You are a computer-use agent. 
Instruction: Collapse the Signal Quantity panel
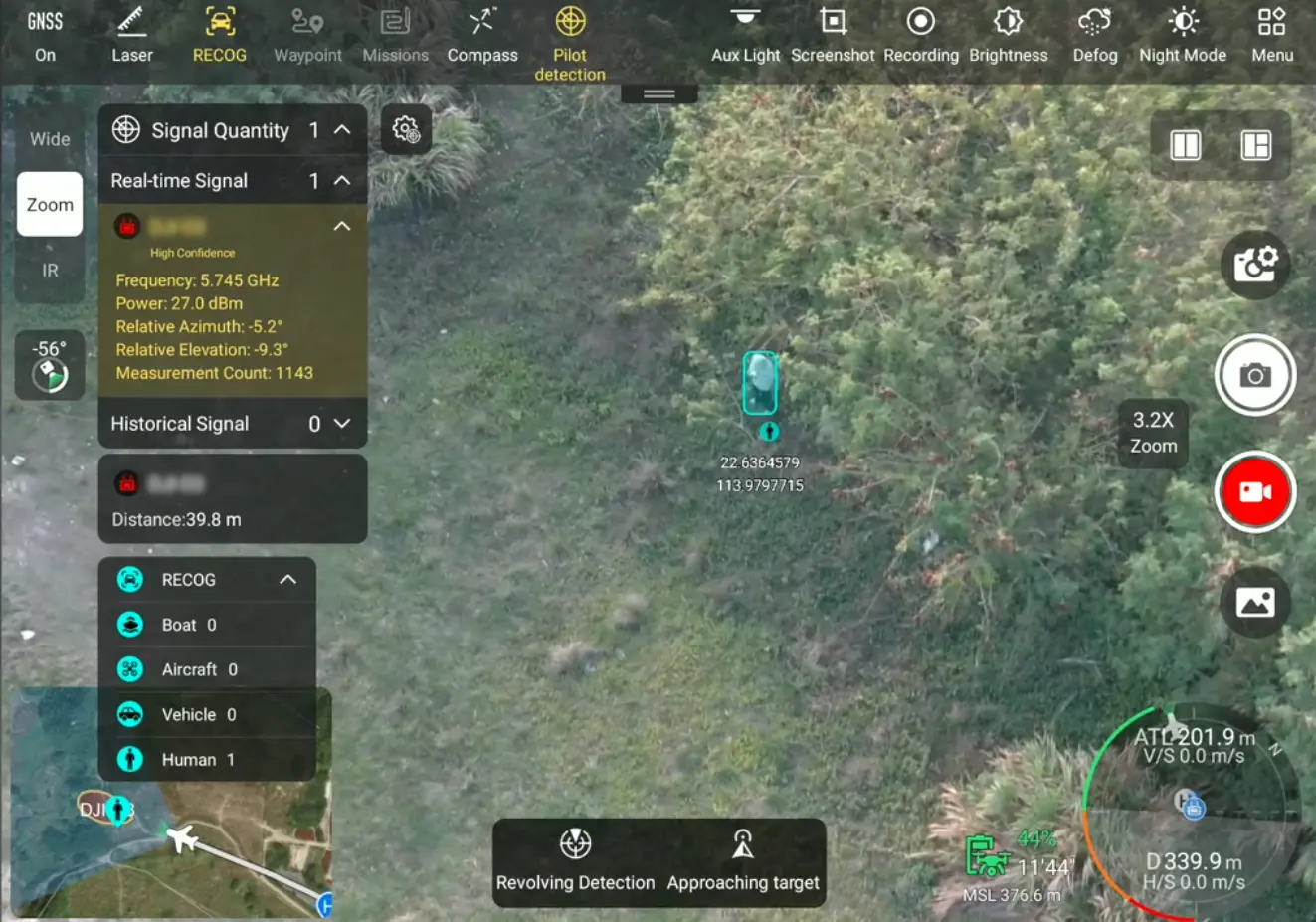(342, 130)
